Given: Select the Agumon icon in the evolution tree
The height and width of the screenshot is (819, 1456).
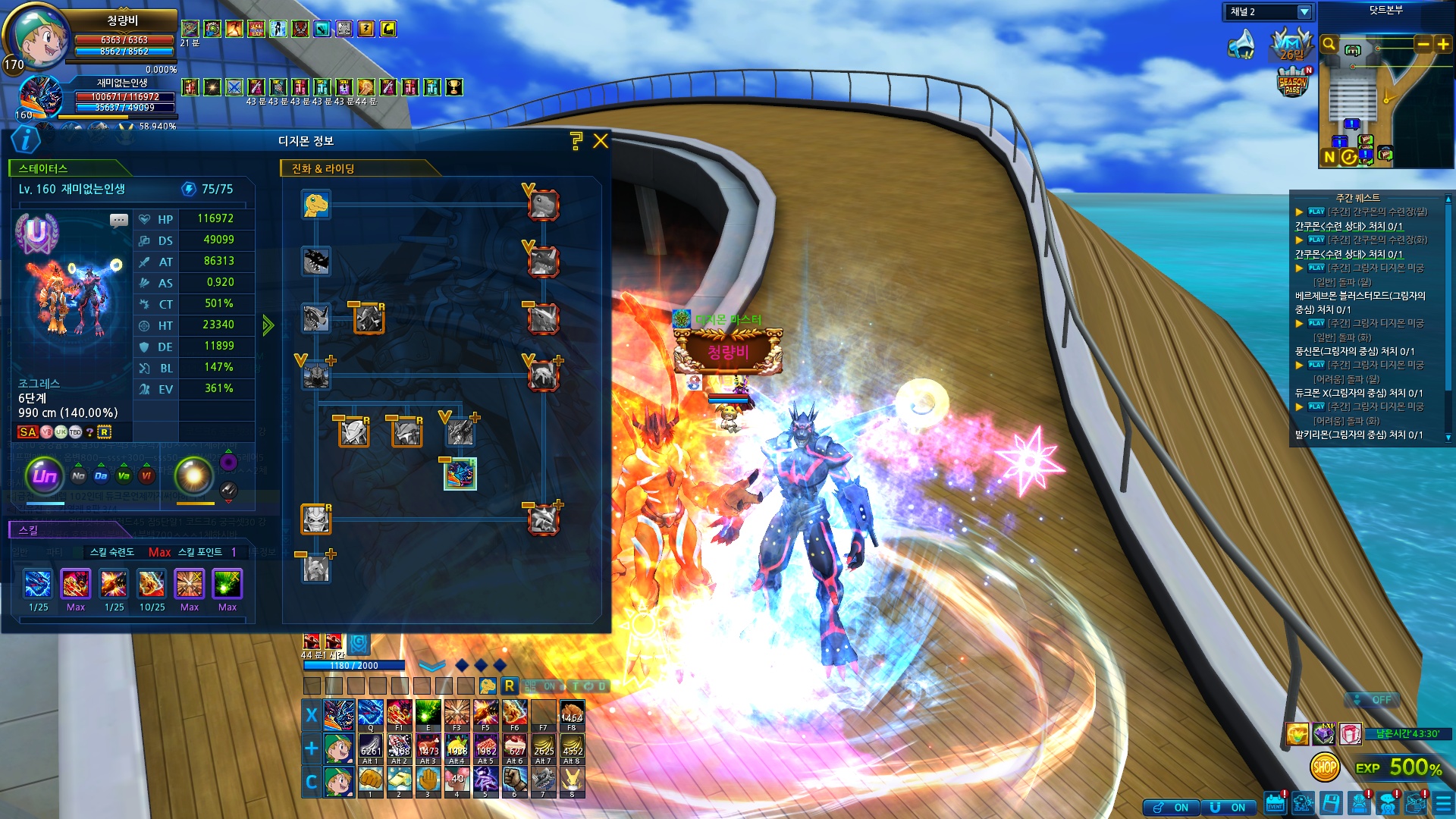Looking at the screenshot, I should [x=316, y=205].
